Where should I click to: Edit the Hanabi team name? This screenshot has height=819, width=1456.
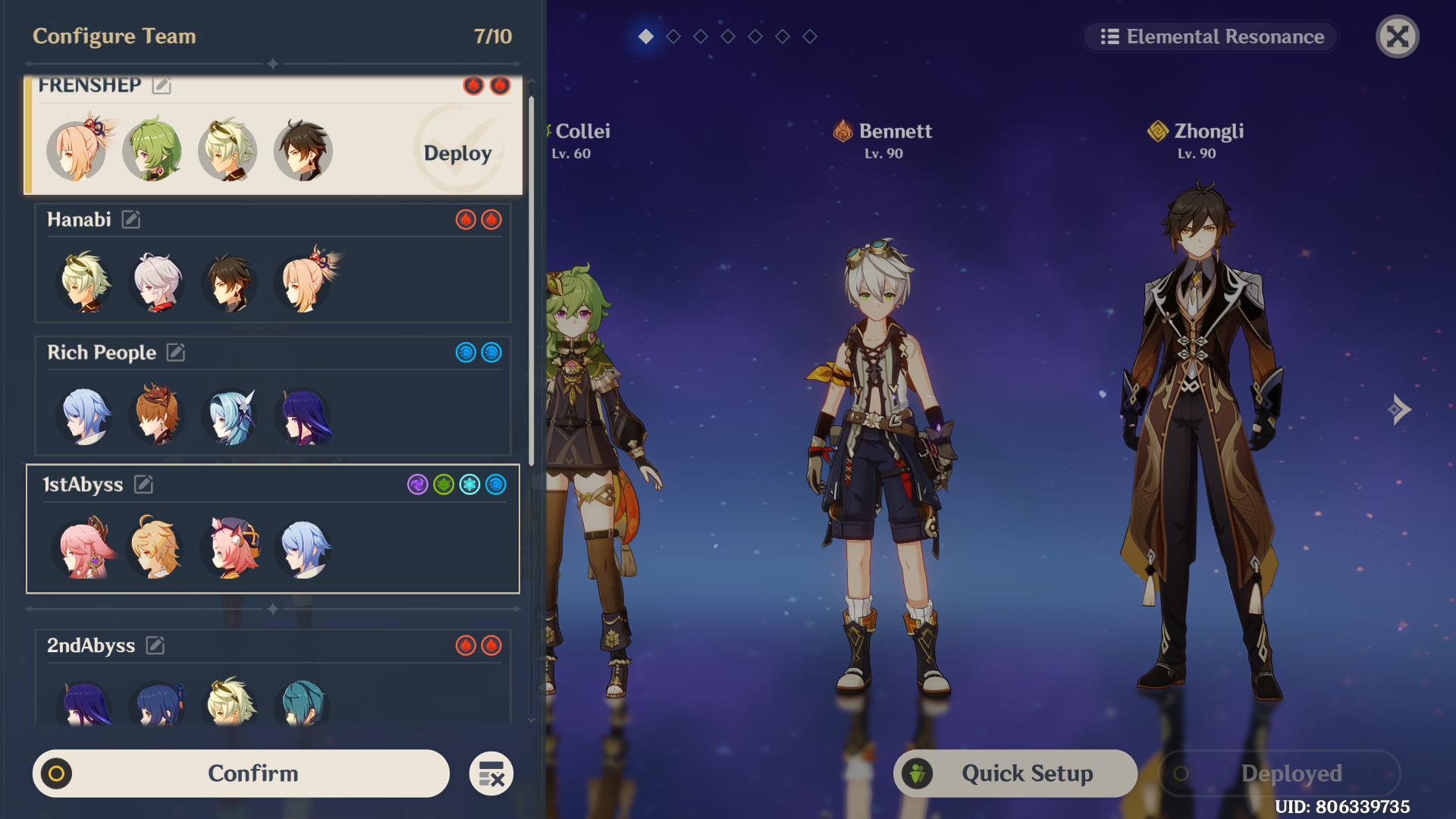pyautogui.click(x=131, y=220)
